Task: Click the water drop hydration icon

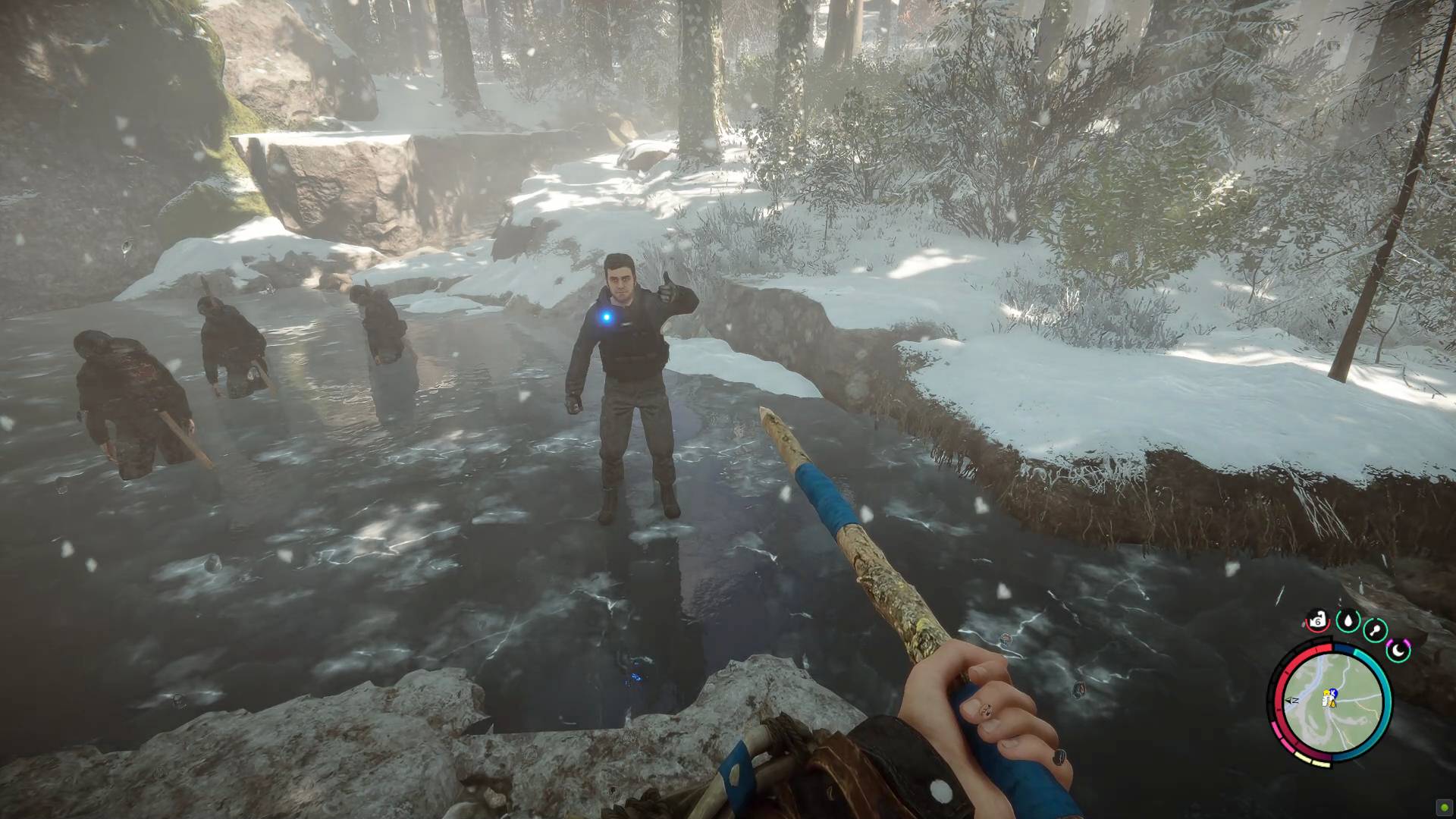Action: [1348, 622]
